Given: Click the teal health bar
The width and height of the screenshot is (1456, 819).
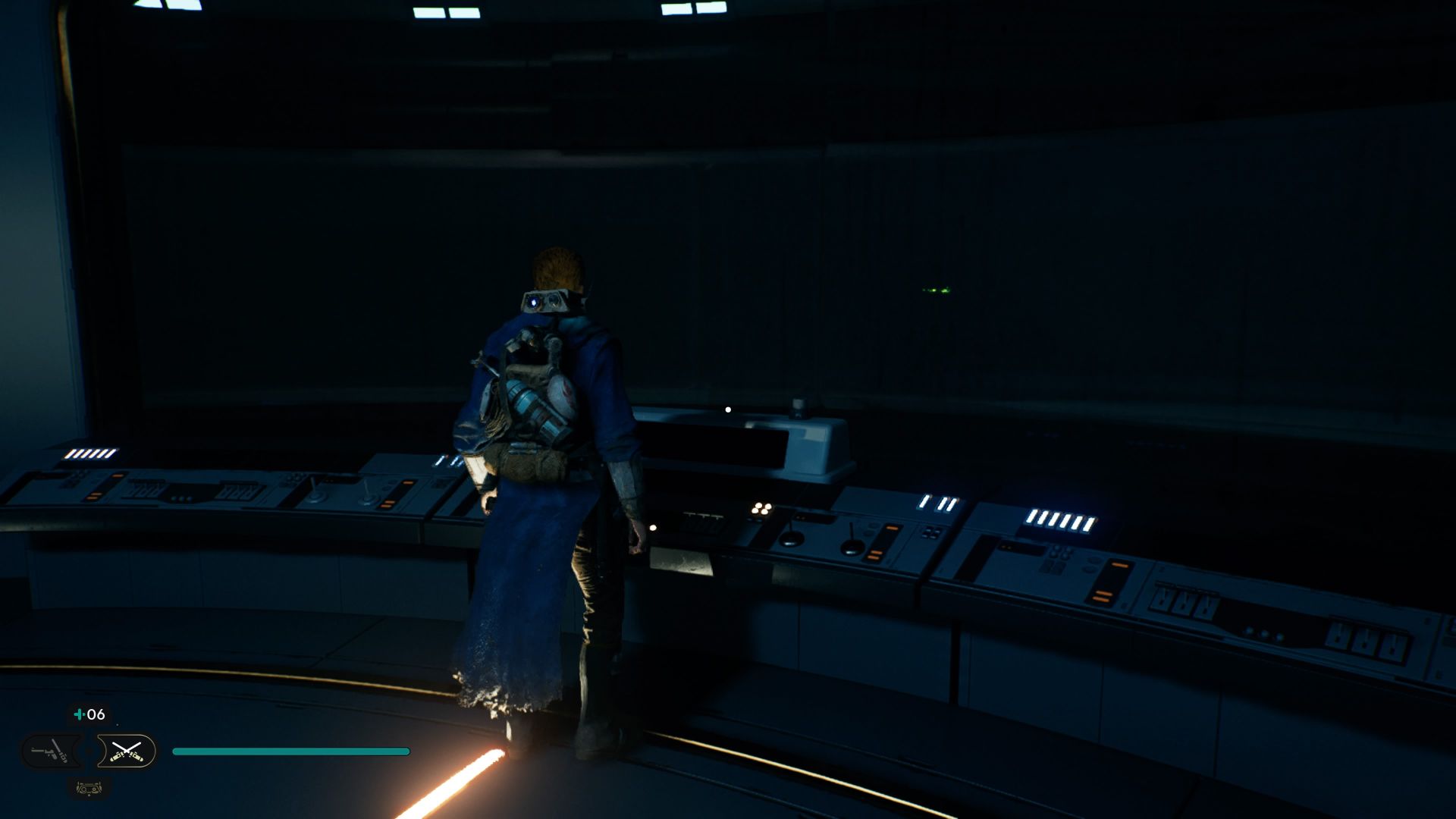Looking at the screenshot, I should (x=292, y=750).
